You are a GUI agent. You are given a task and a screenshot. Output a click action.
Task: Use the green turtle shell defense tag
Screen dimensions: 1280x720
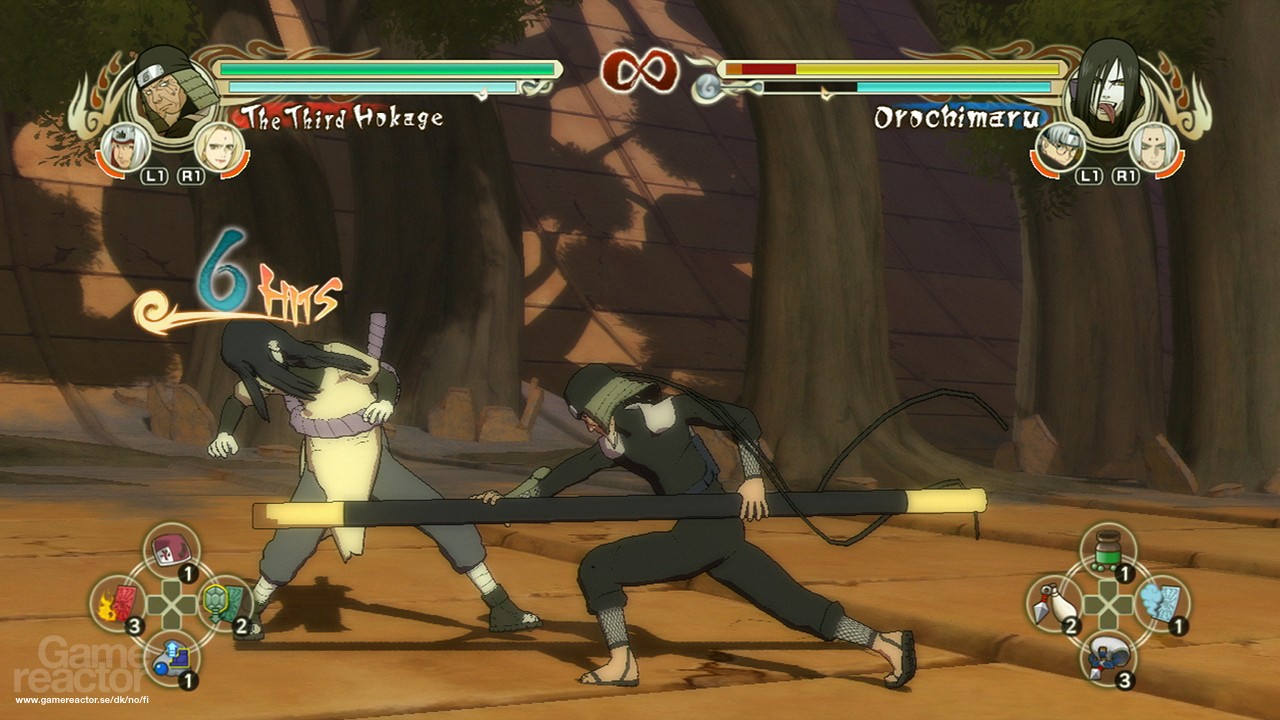[223, 603]
